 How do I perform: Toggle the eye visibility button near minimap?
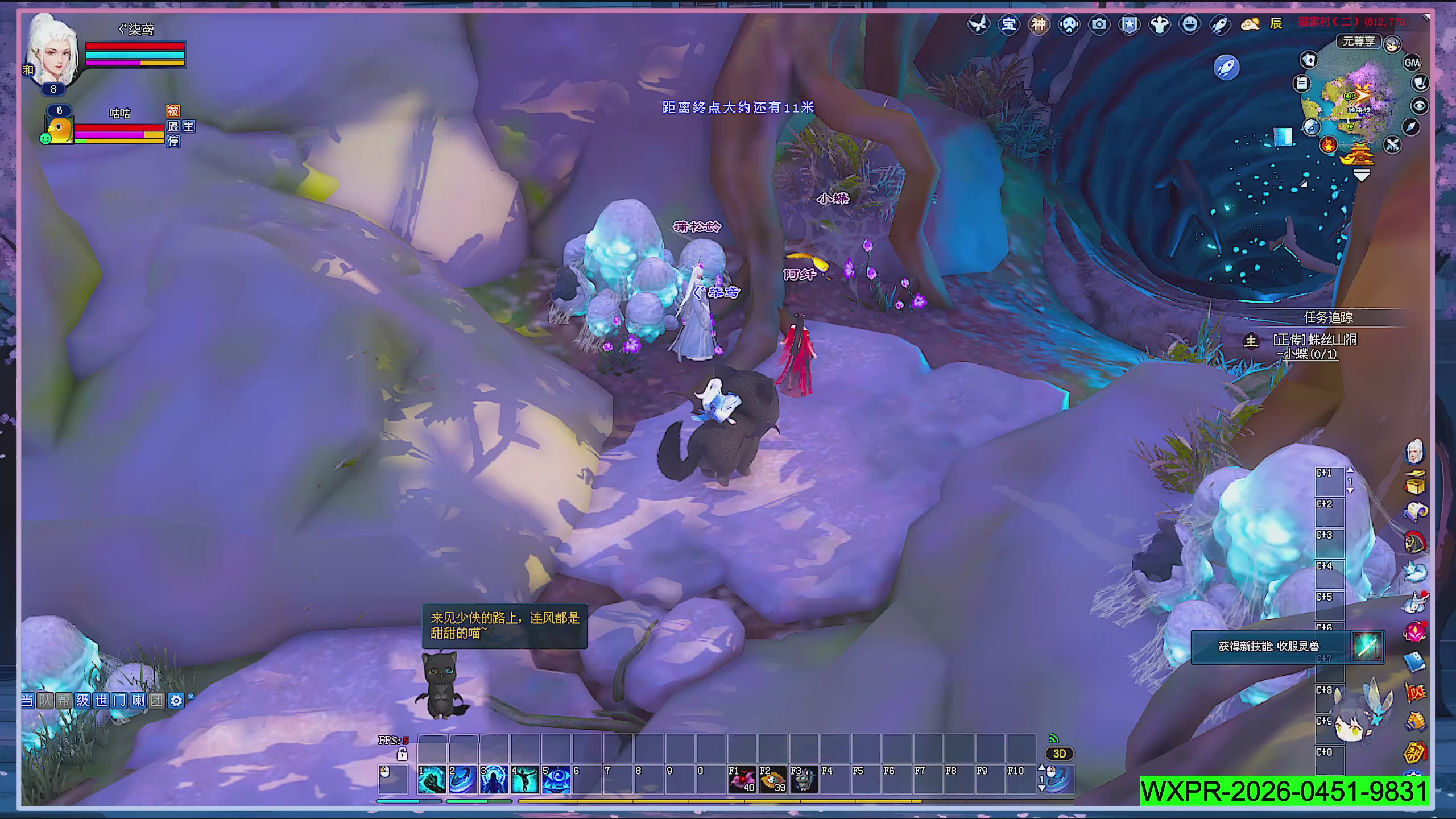[x=1420, y=106]
